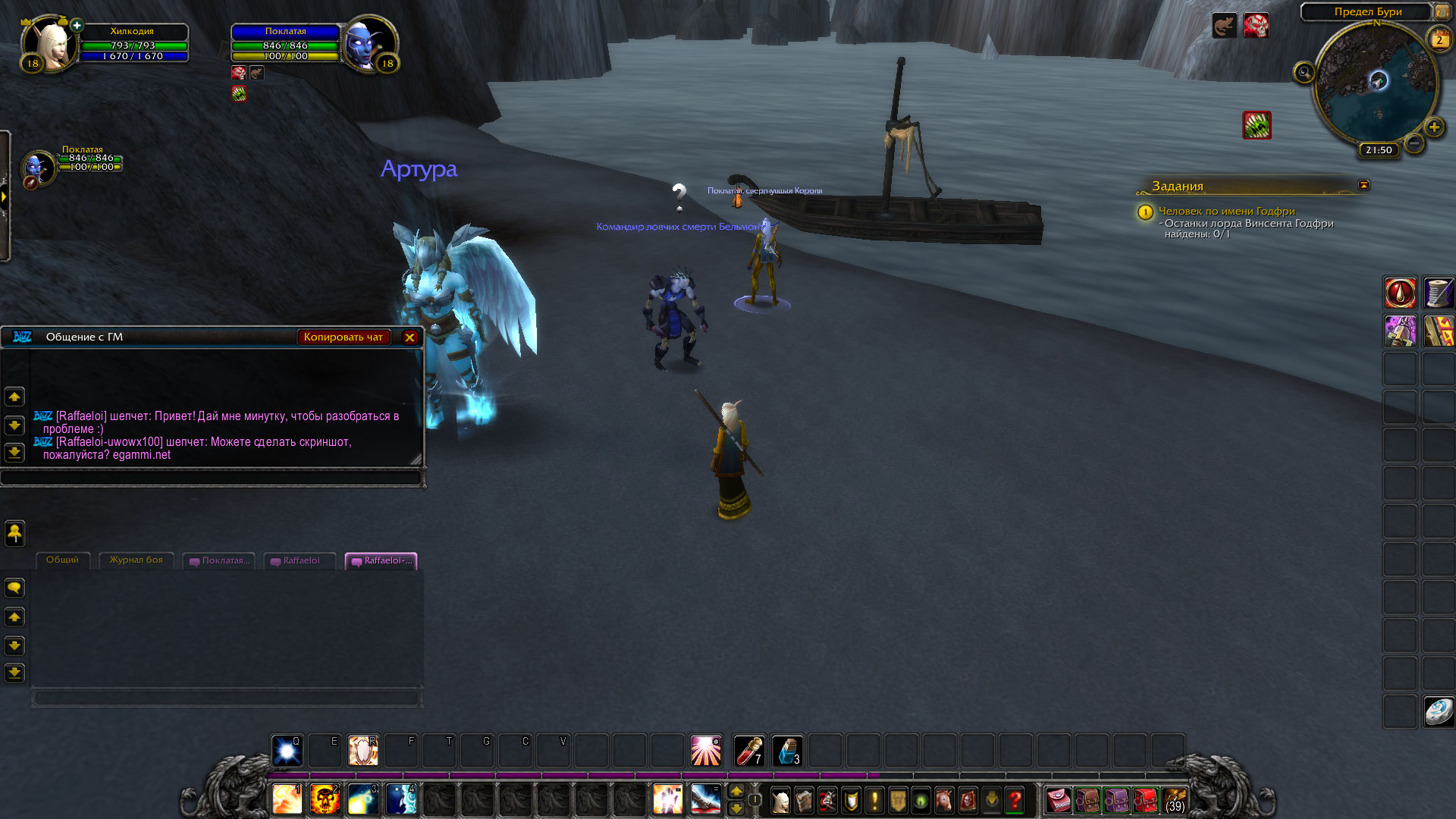The image size is (1456, 819).
Task: Open the red question mark help button
Action: pos(1015,800)
